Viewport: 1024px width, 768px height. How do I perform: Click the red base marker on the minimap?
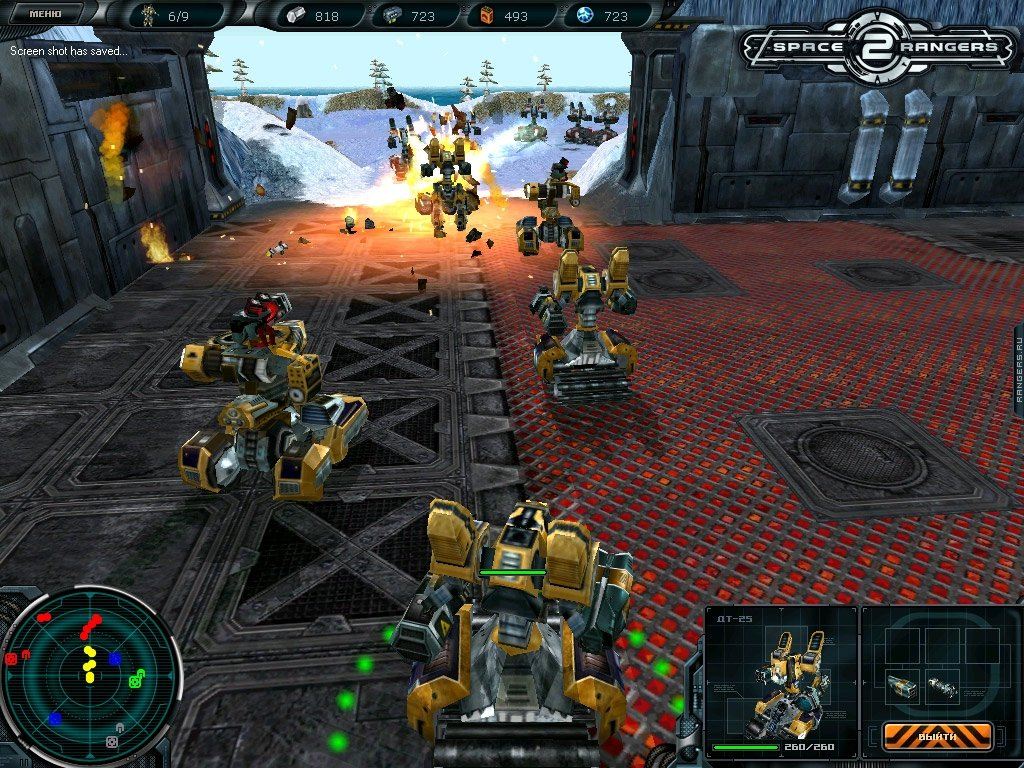tap(12, 660)
